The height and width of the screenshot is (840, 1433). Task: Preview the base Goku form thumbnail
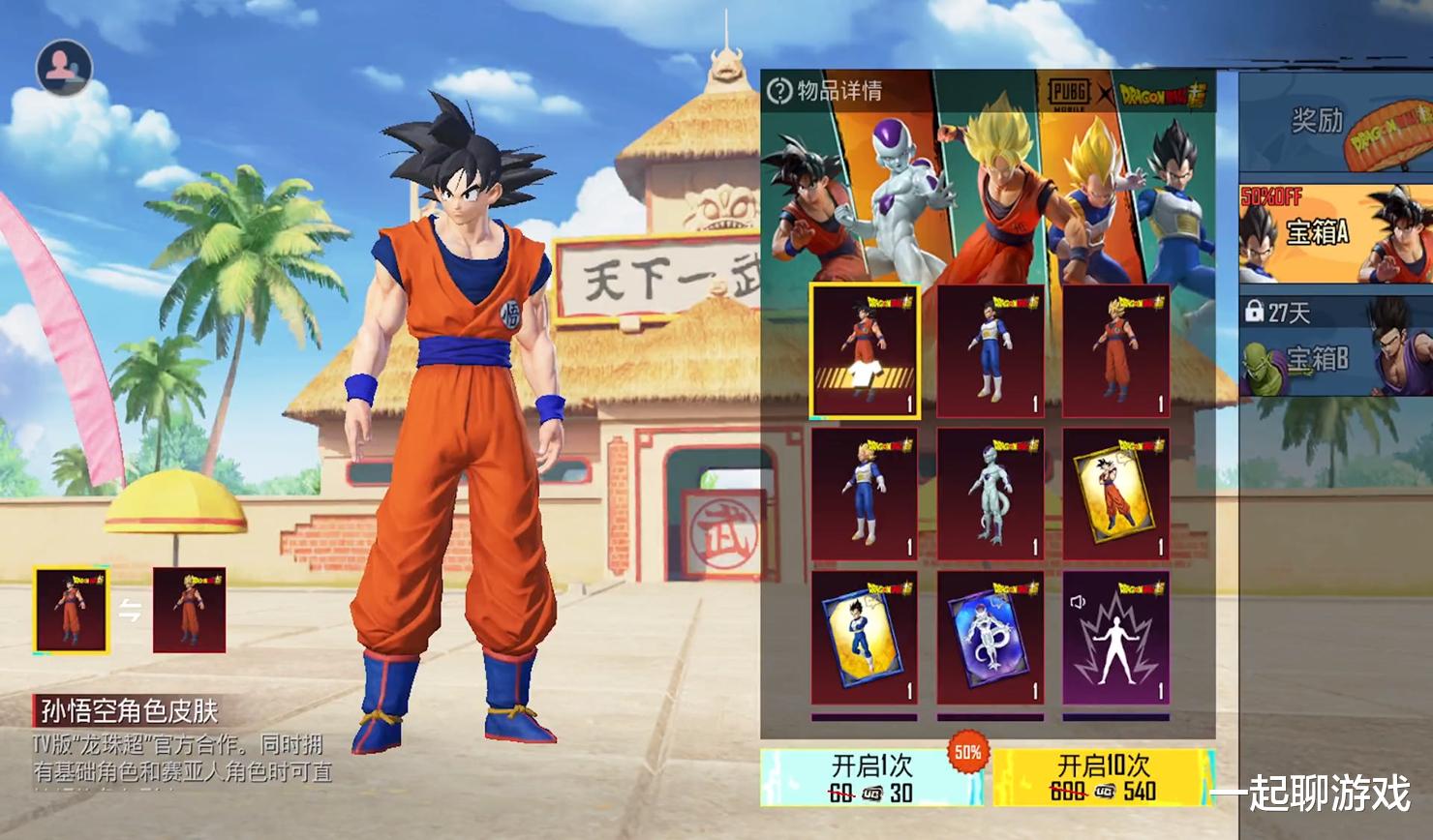point(72,610)
